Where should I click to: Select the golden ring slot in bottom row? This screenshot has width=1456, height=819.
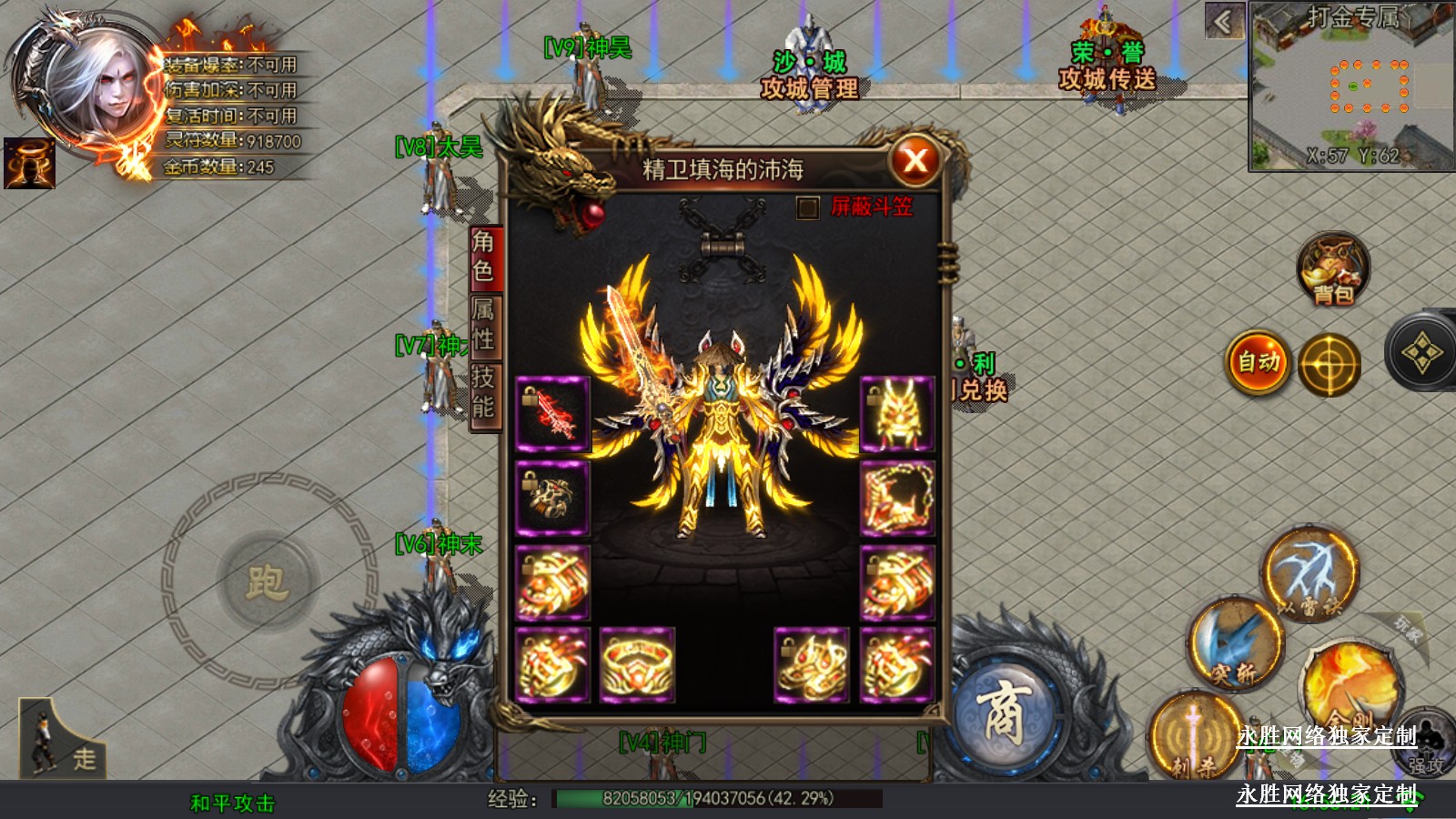click(637, 665)
